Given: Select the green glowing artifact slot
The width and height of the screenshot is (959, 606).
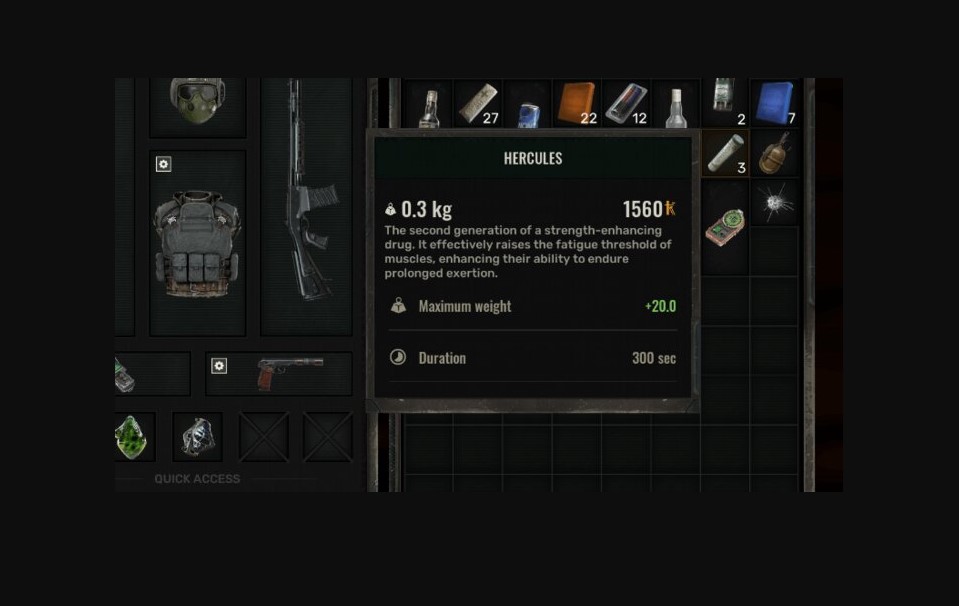Looking at the screenshot, I should pyautogui.click(x=132, y=437).
